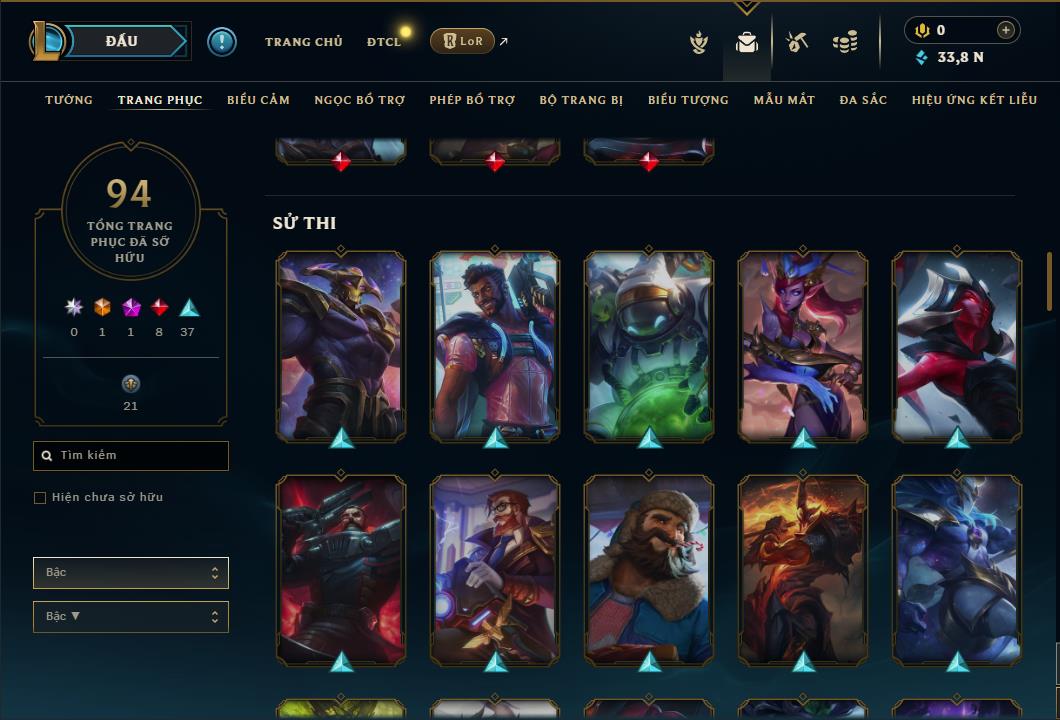Click the ĐẤU play button

122,41
